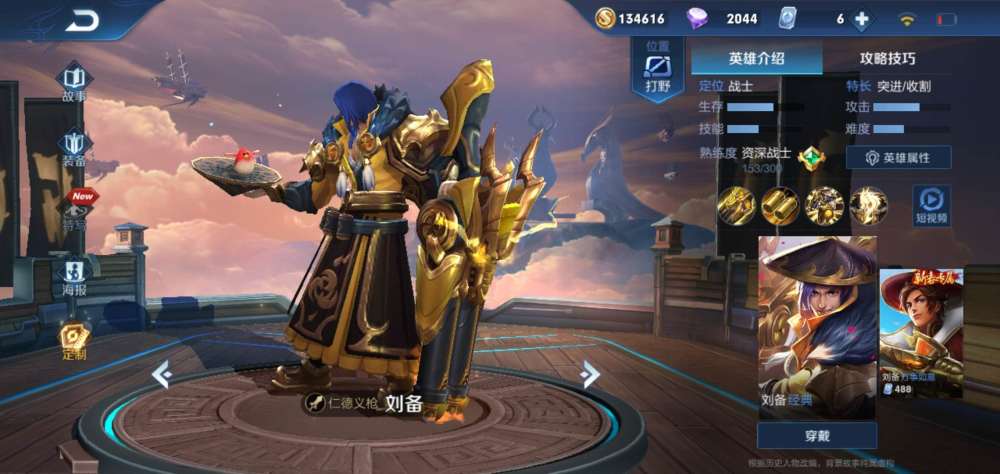Click the 穿戴 equip skin button

click(x=817, y=436)
